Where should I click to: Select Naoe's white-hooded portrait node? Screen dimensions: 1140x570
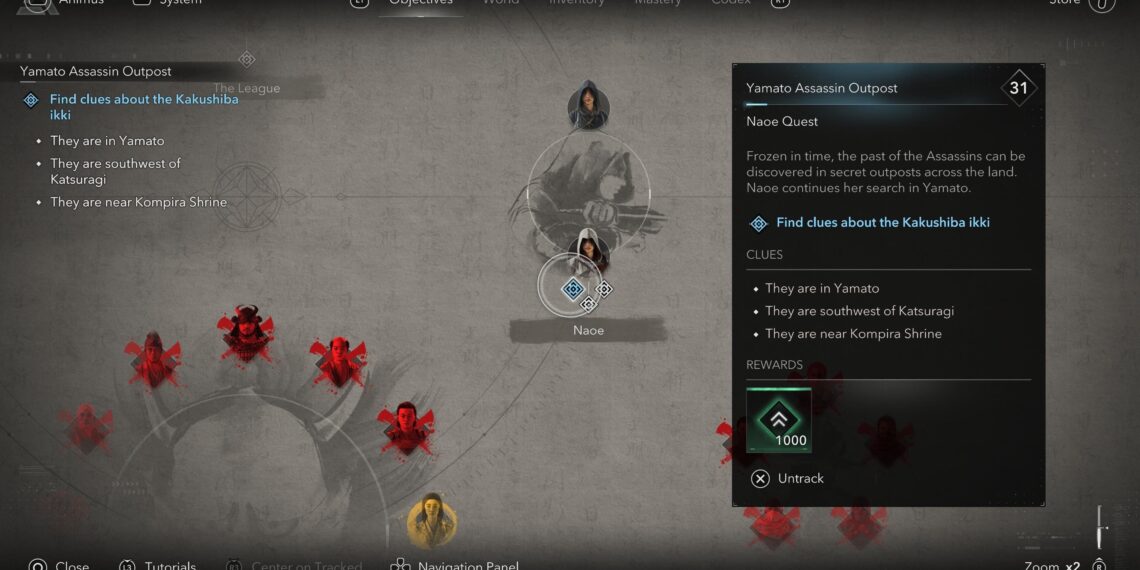point(589,252)
